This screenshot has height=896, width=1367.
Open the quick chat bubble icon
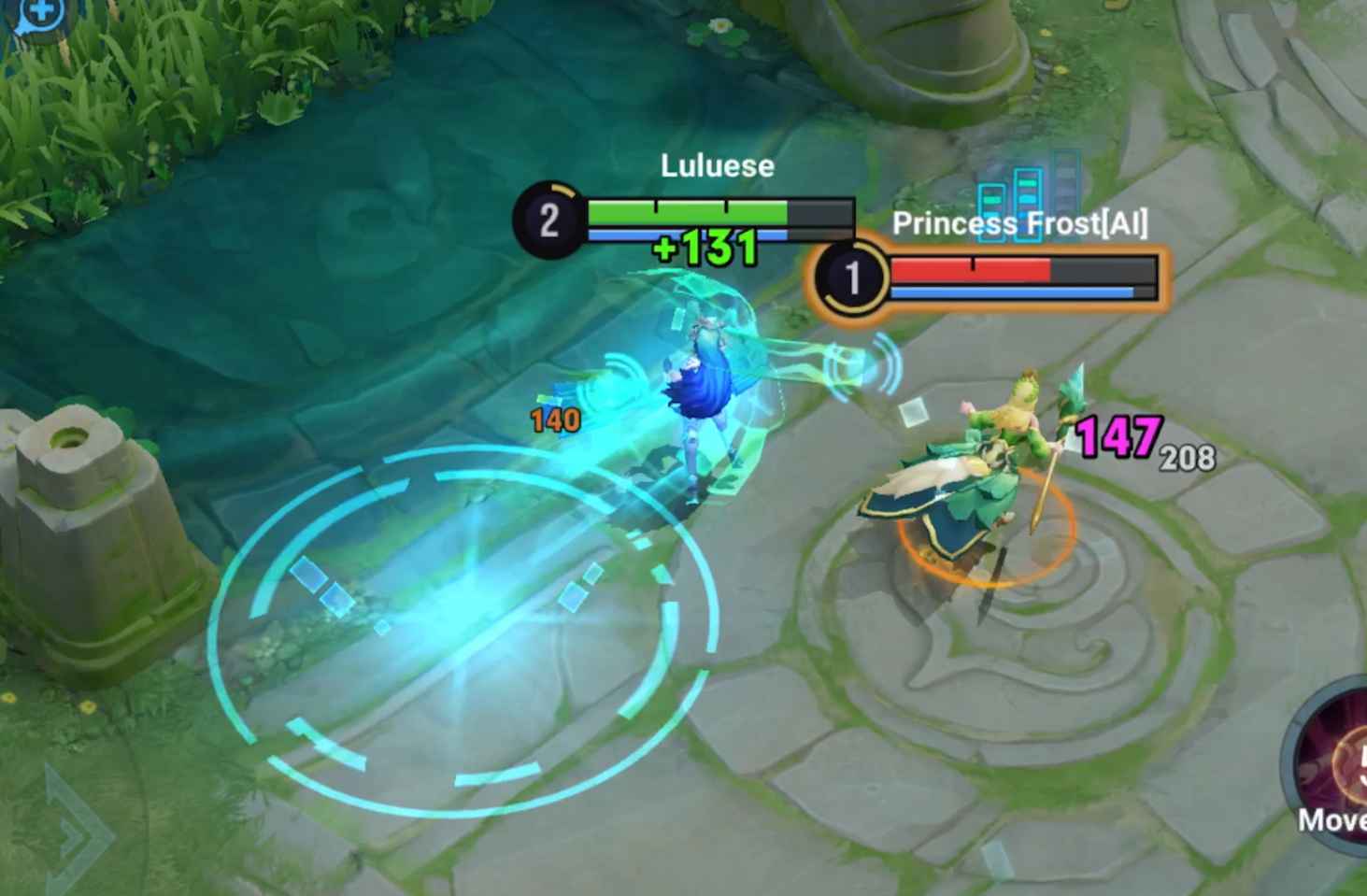coord(37,13)
